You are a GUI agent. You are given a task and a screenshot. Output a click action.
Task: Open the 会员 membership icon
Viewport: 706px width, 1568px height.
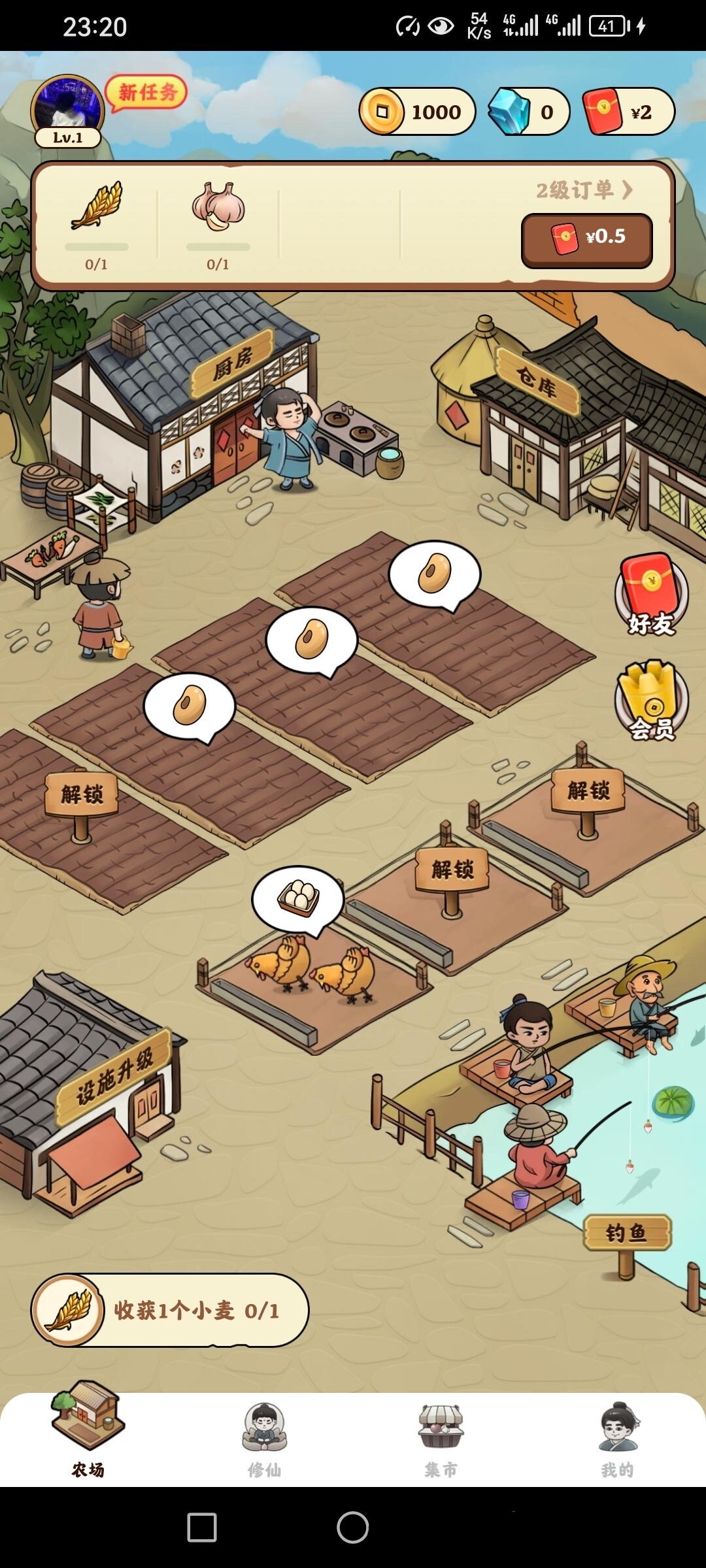(651, 700)
